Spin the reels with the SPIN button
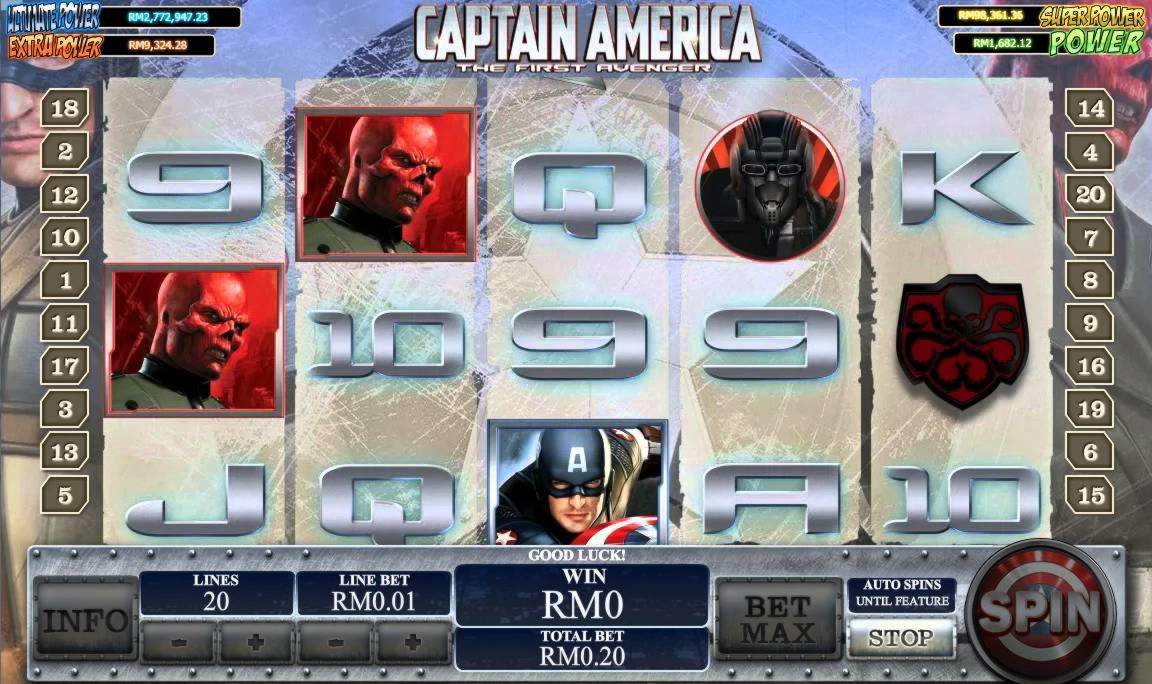The width and height of the screenshot is (1152, 684). [1040, 611]
